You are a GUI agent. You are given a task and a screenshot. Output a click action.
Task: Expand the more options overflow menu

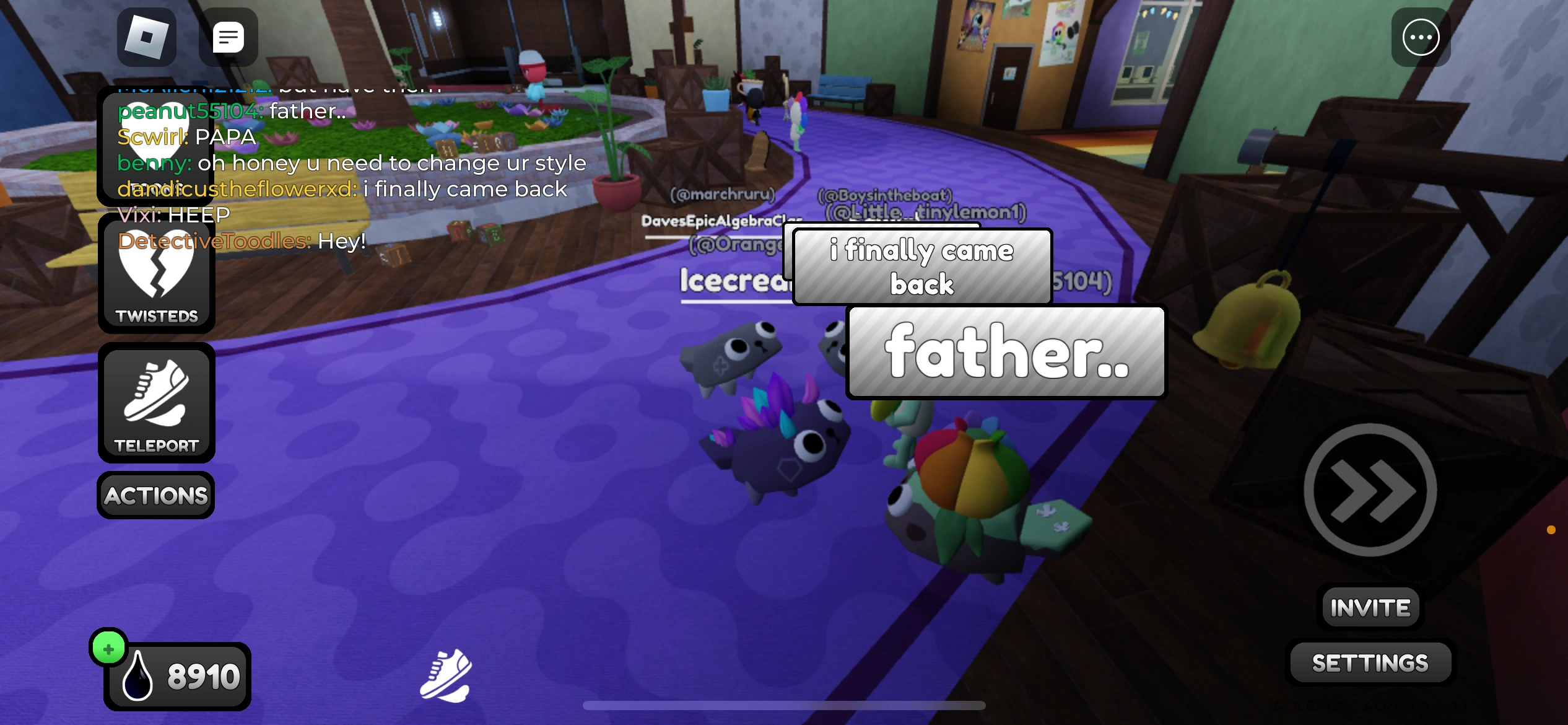coord(1421,37)
